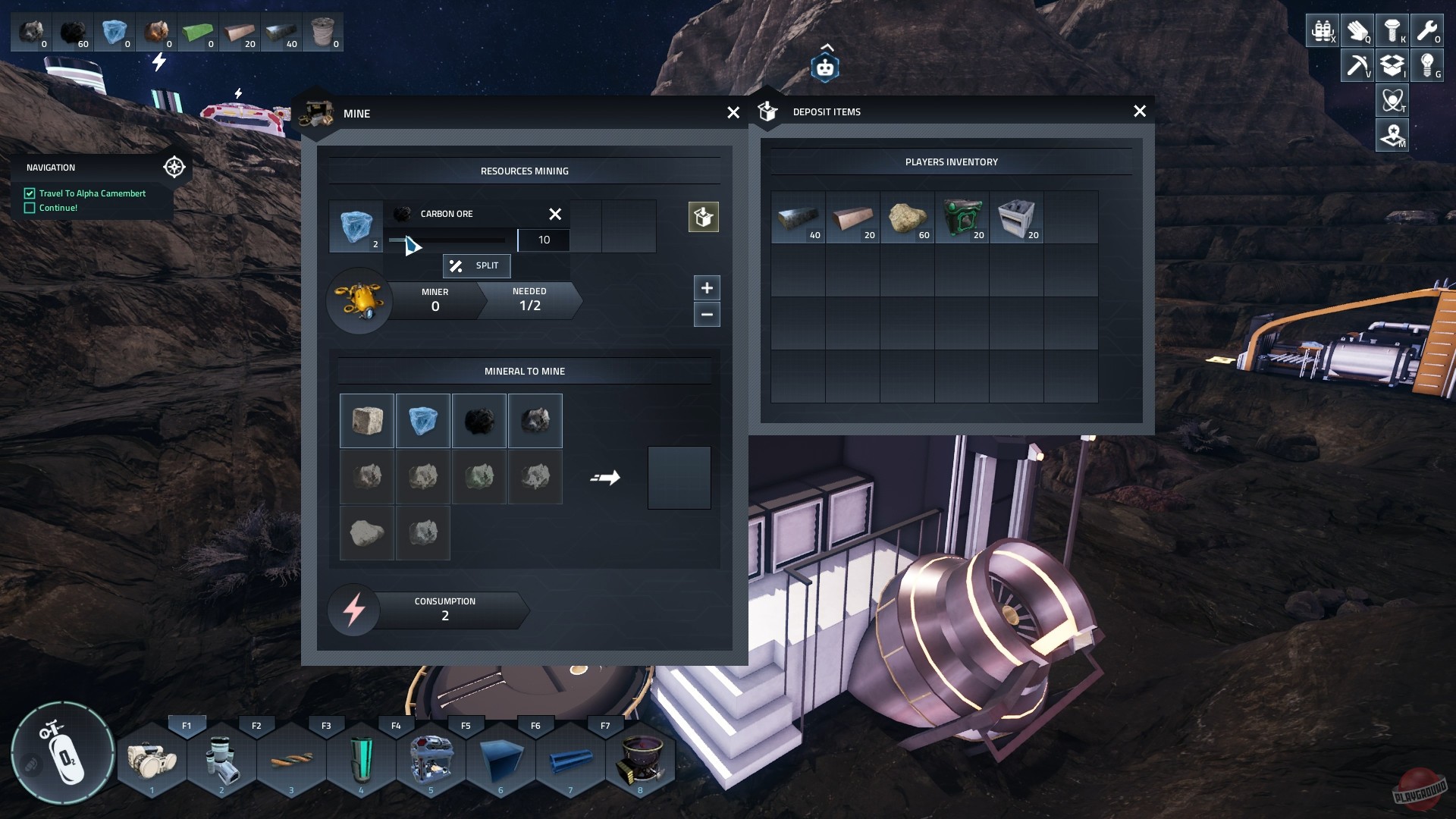
Task: Click the quantity field showing 10
Action: pyautogui.click(x=544, y=240)
